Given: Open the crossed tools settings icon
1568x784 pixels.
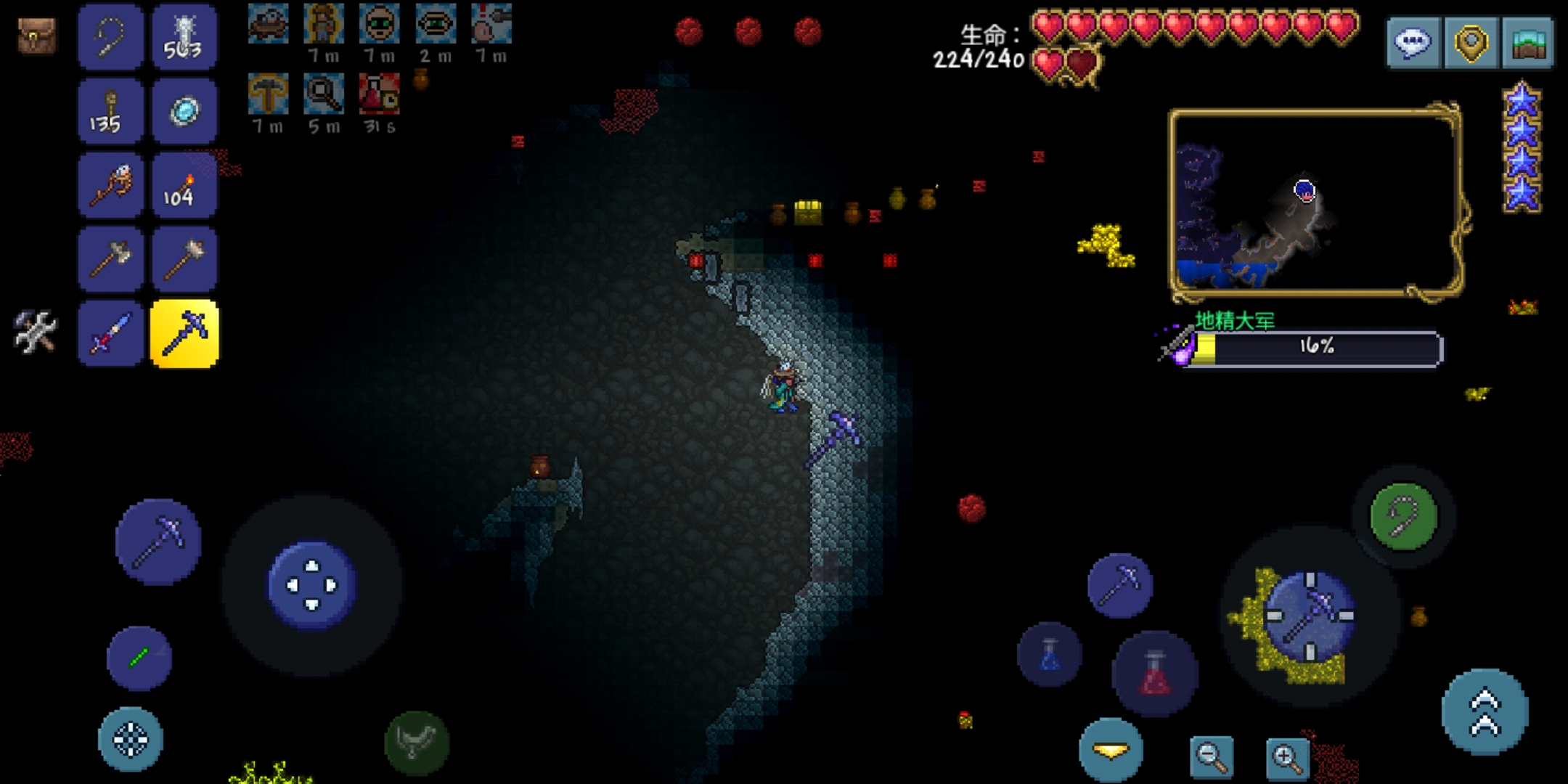Looking at the screenshot, I should click(35, 331).
